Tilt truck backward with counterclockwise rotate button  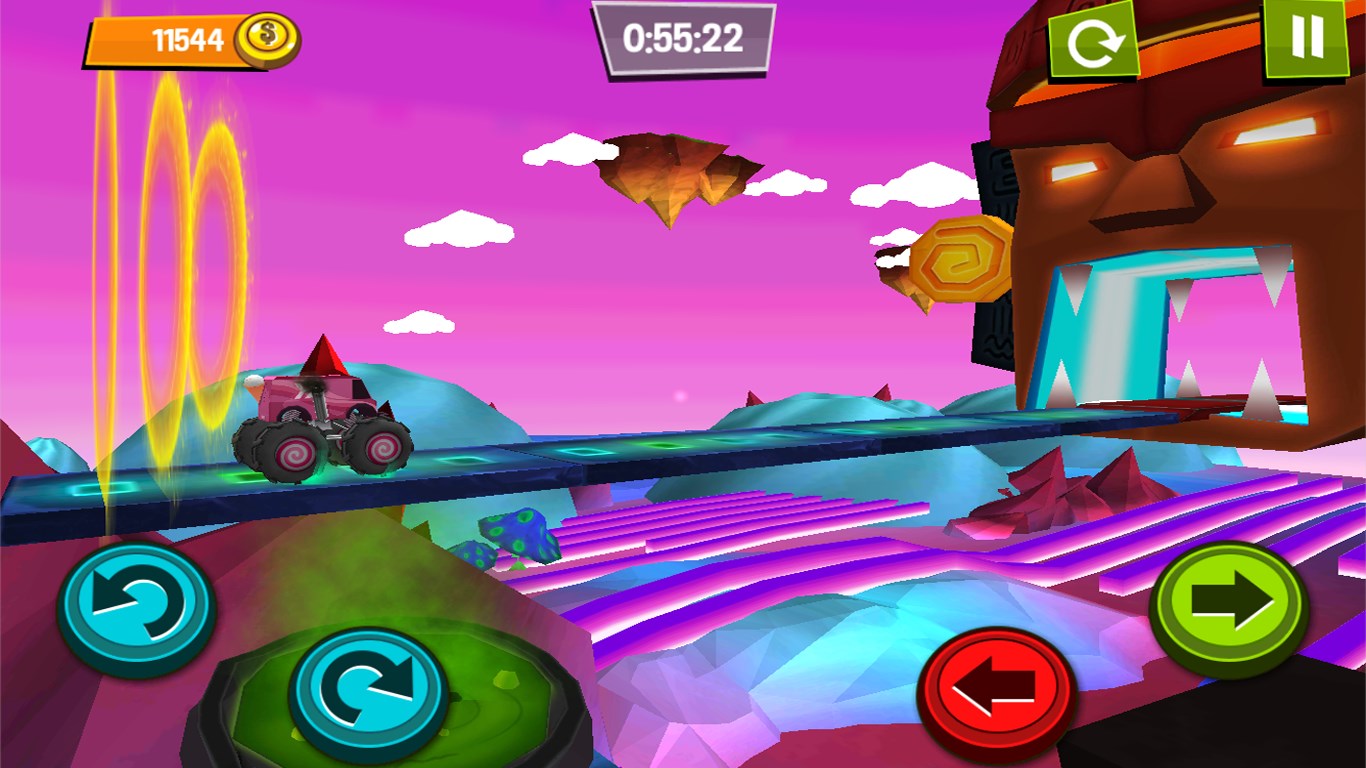136,605
